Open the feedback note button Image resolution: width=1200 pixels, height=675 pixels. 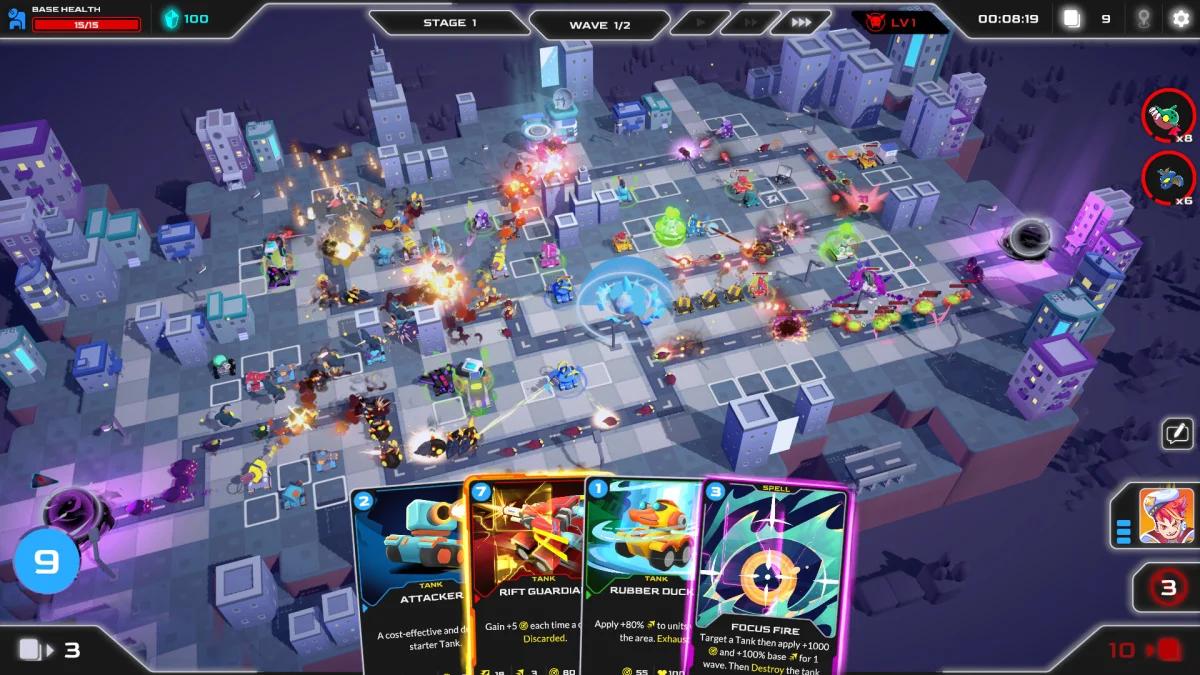(x=1177, y=434)
